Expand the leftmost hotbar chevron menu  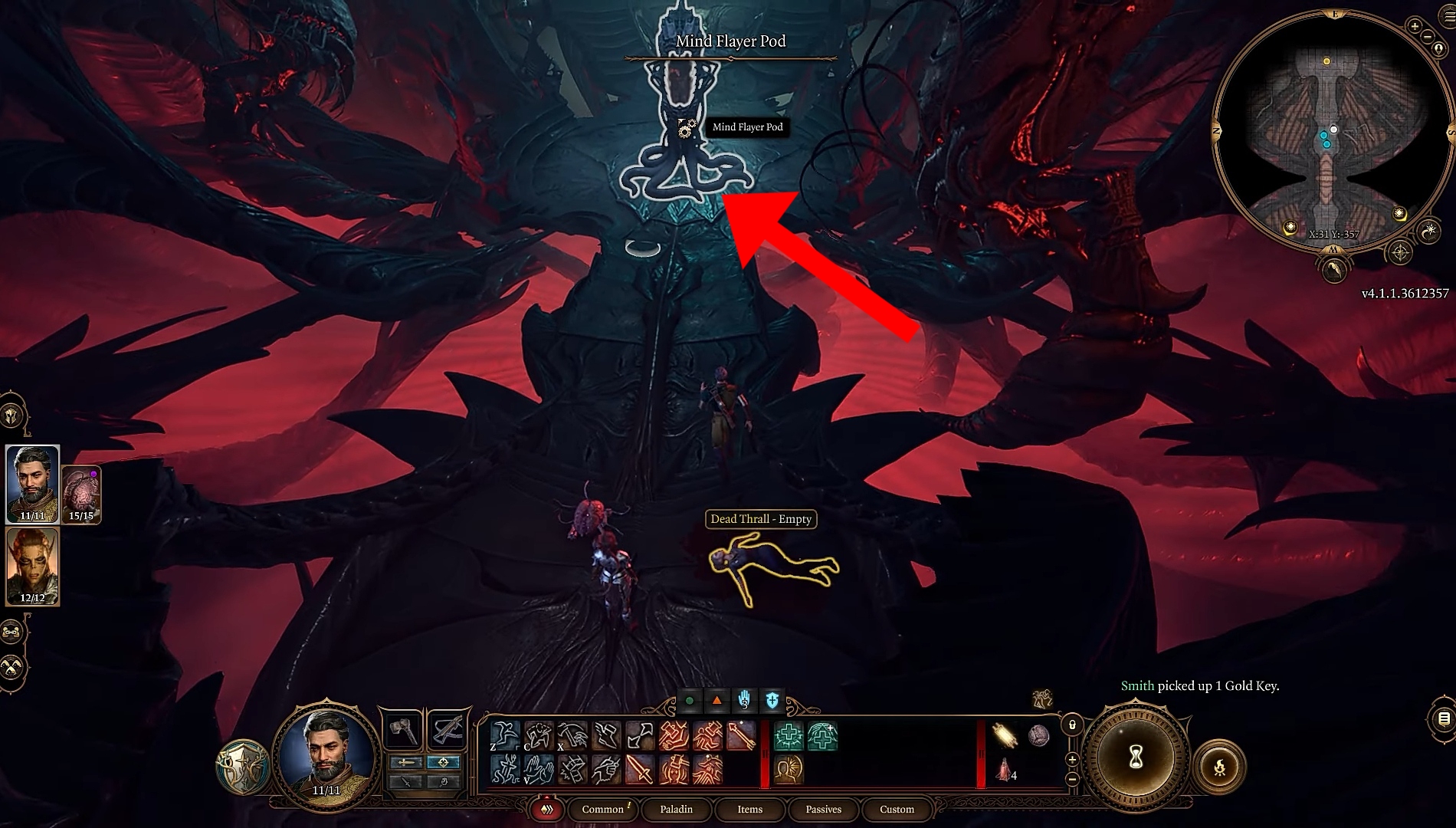coord(546,810)
